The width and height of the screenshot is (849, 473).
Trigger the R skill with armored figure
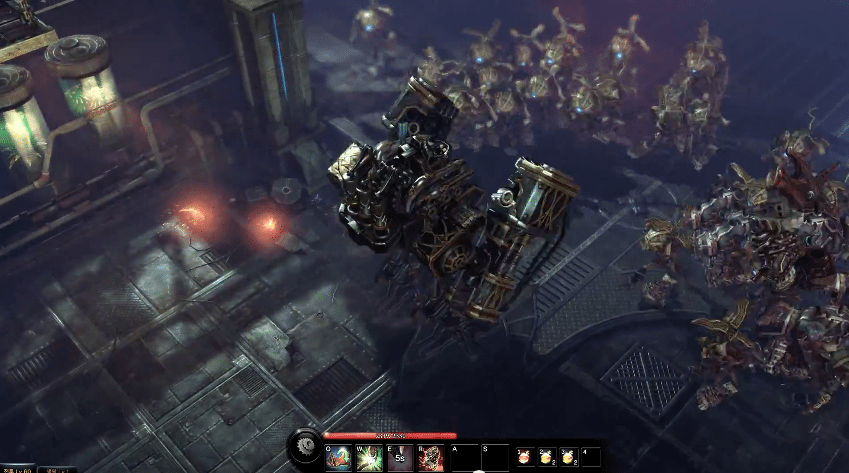point(430,458)
